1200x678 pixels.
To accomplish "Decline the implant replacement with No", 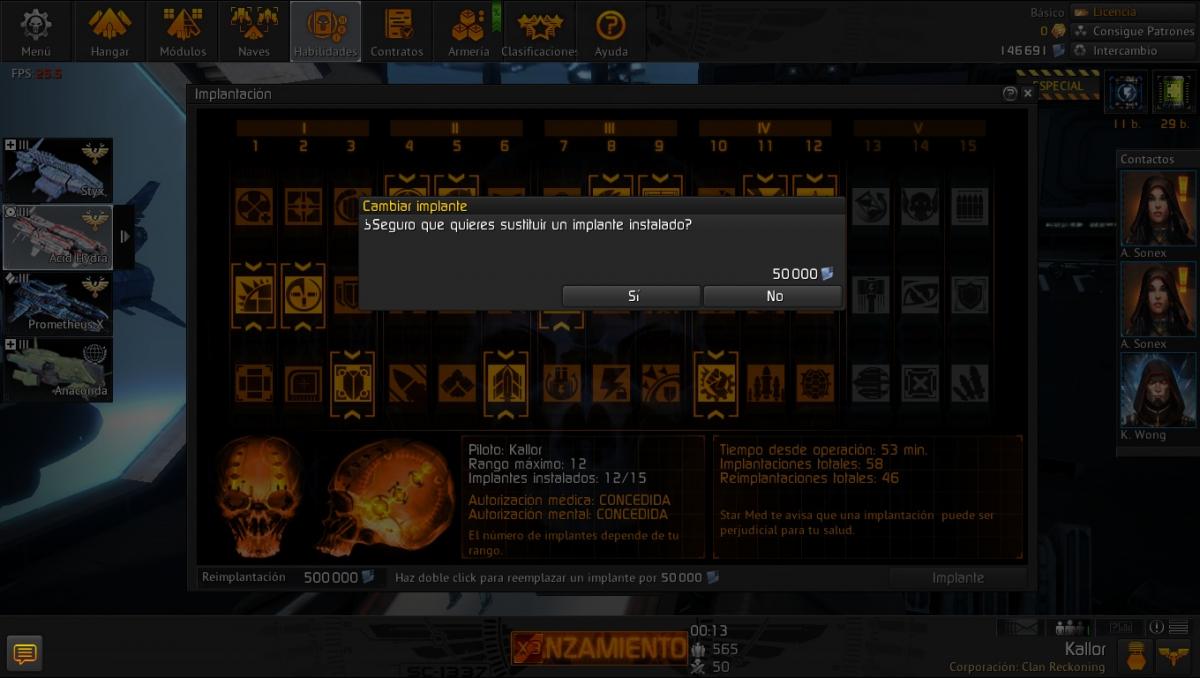I will 773,296.
